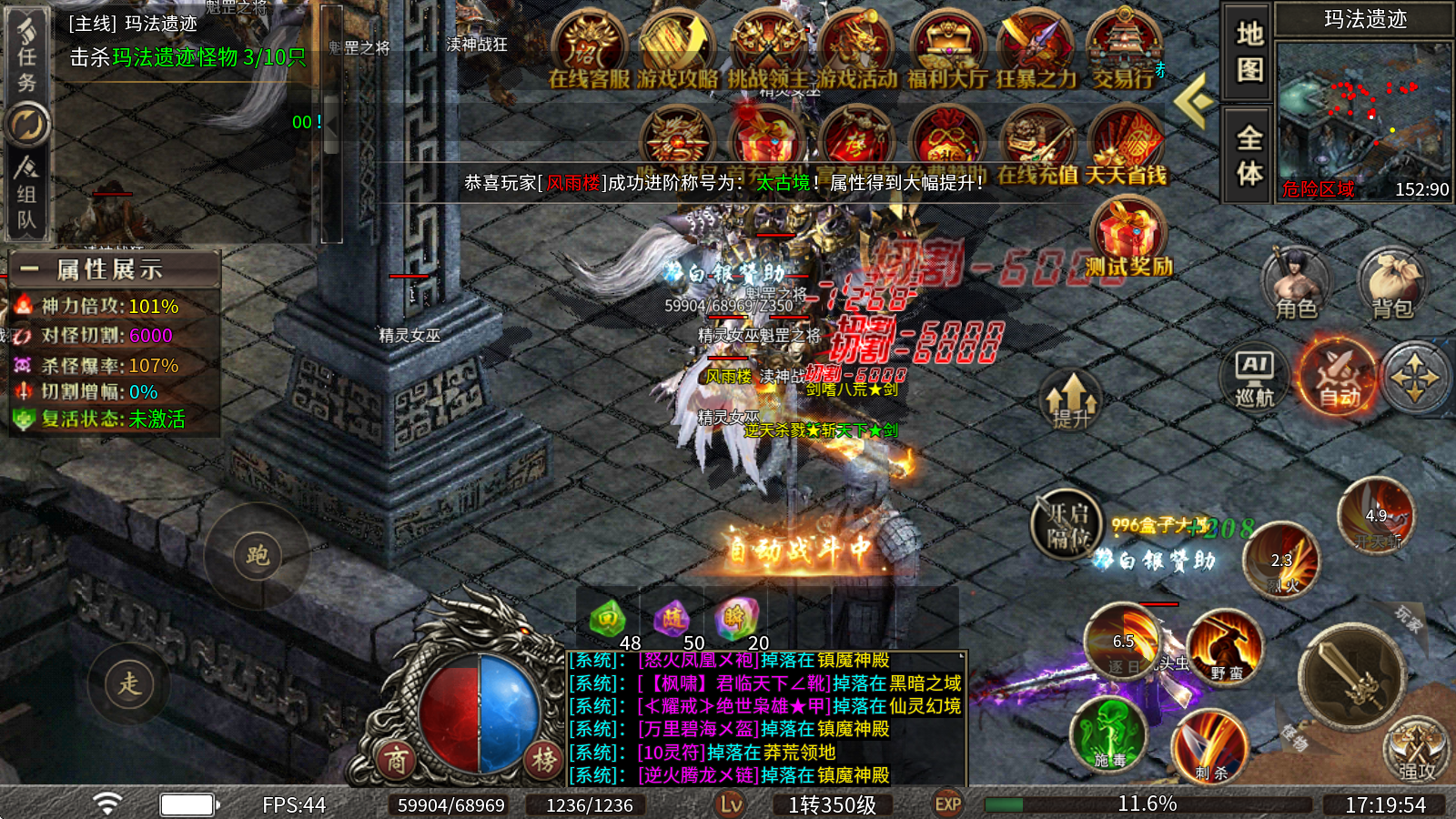Open the 在线客服 customer service icon

(589, 51)
